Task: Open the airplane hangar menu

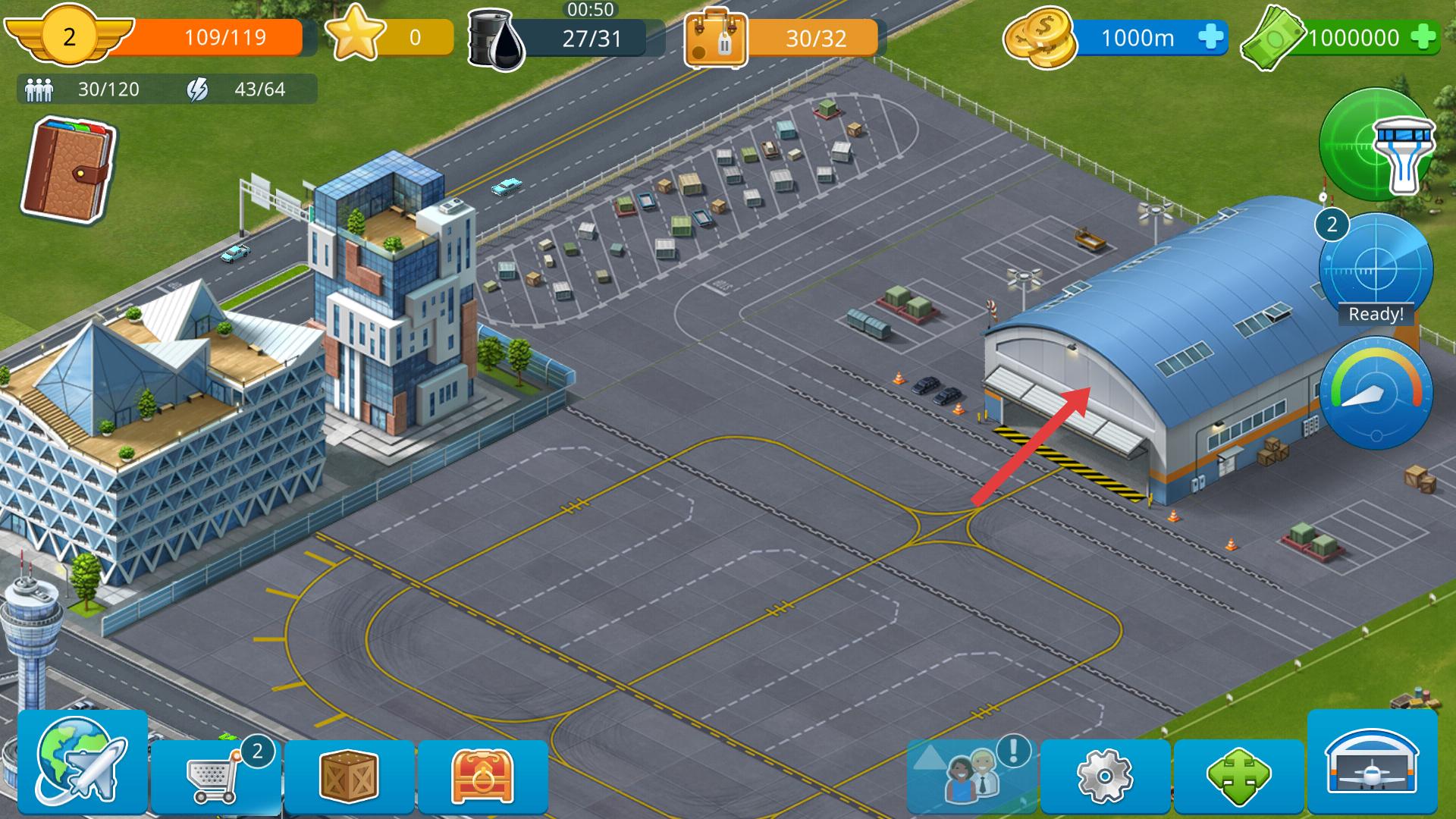Action: tap(1372, 762)
